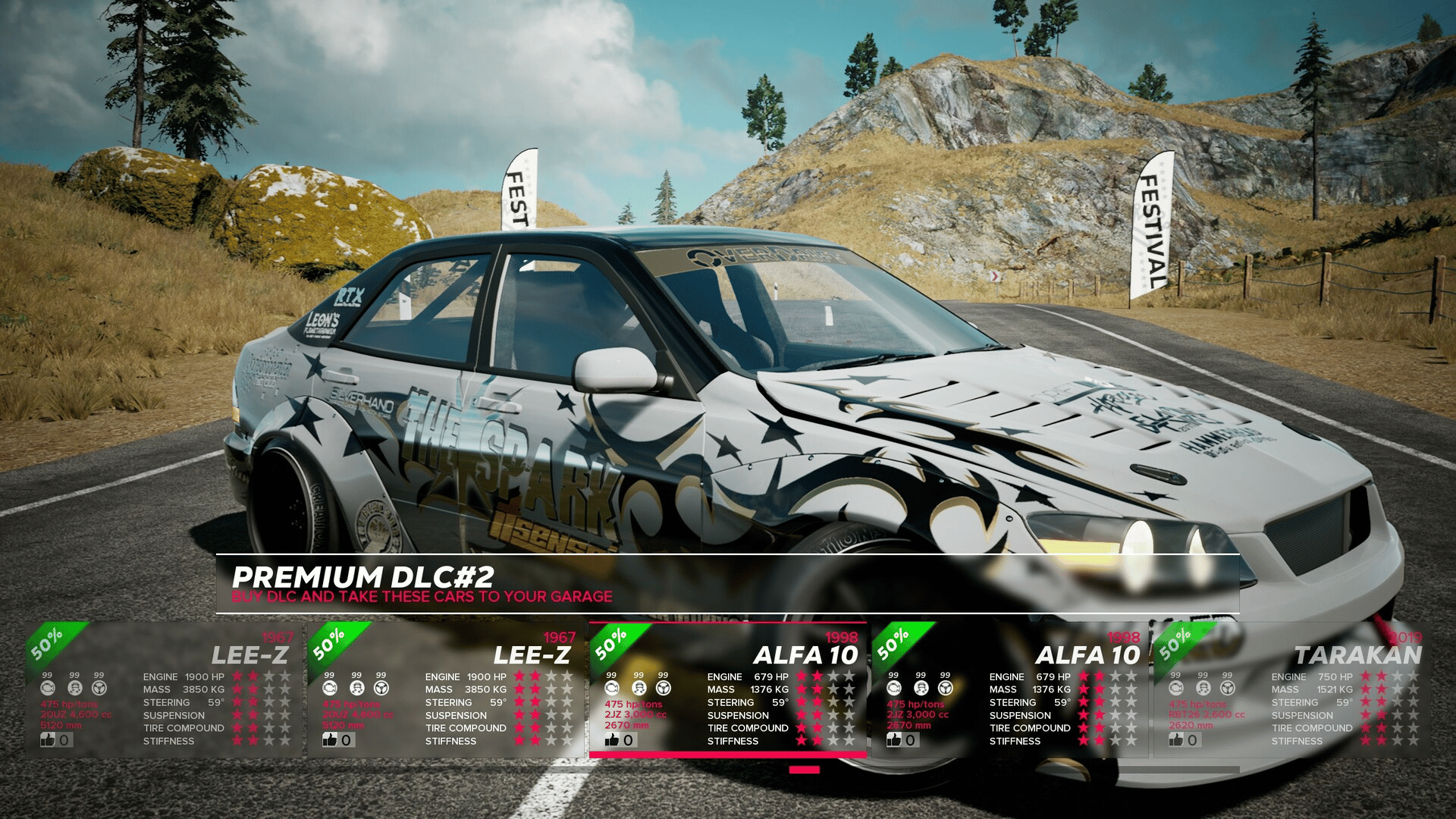1456x819 pixels.
Task: Like the TARAKAN with its thumbs-up
Action: click(x=1176, y=739)
